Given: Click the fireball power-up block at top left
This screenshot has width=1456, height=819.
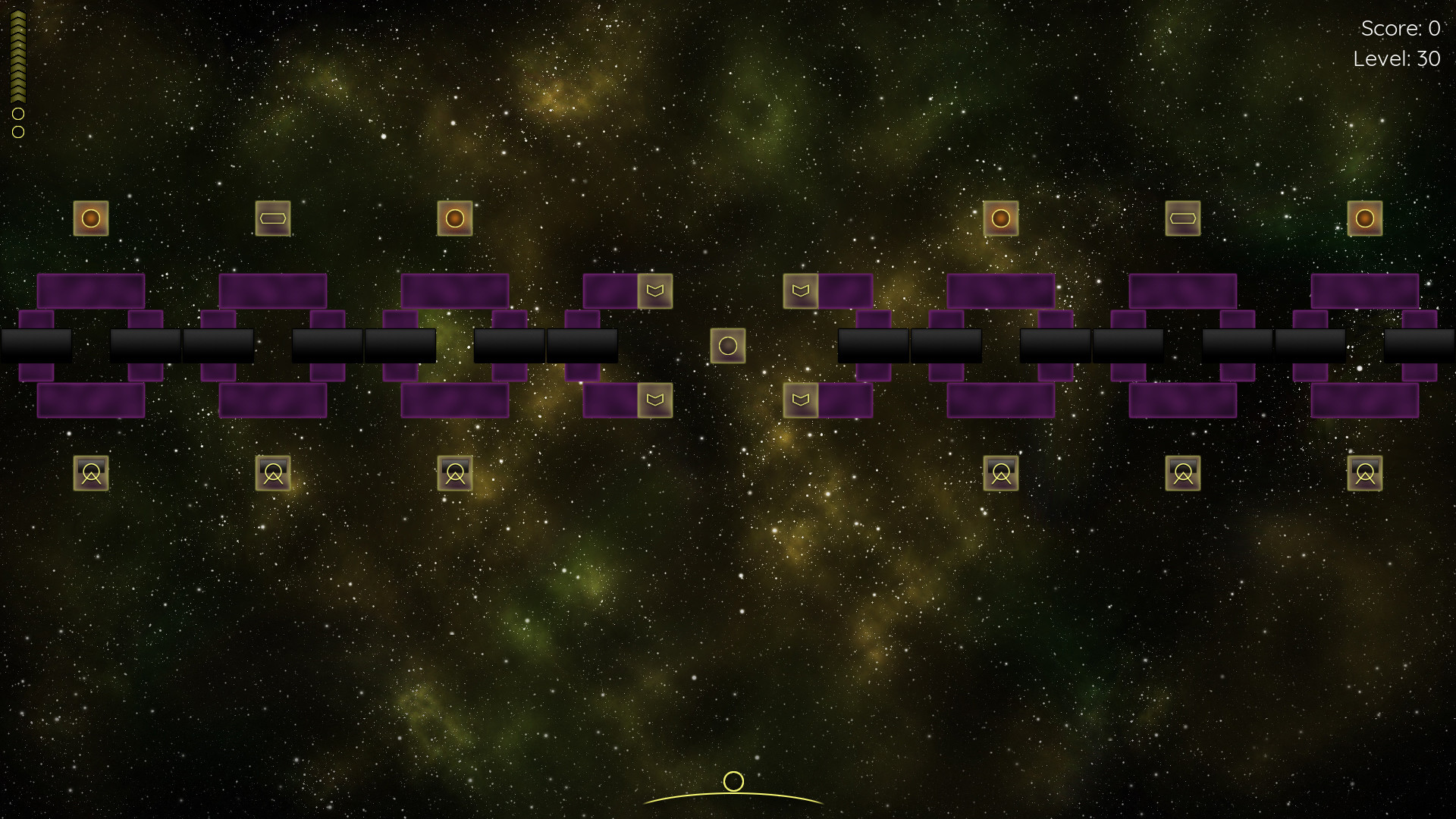Looking at the screenshot, I should (x=91, y=218).
